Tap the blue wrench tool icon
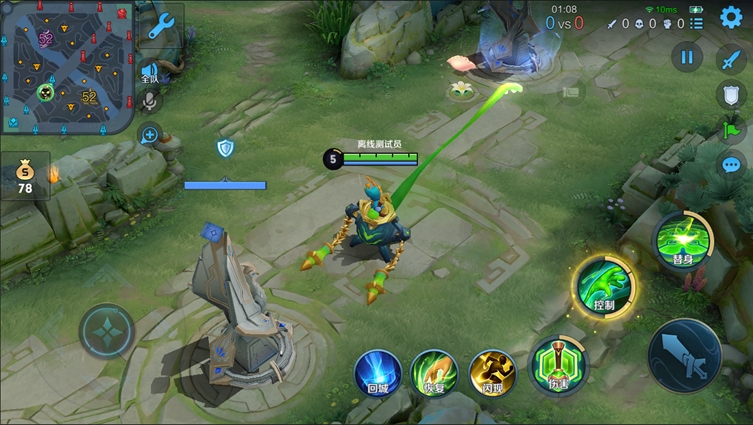Viewport: 753px width, 425px height. [161, 26]
